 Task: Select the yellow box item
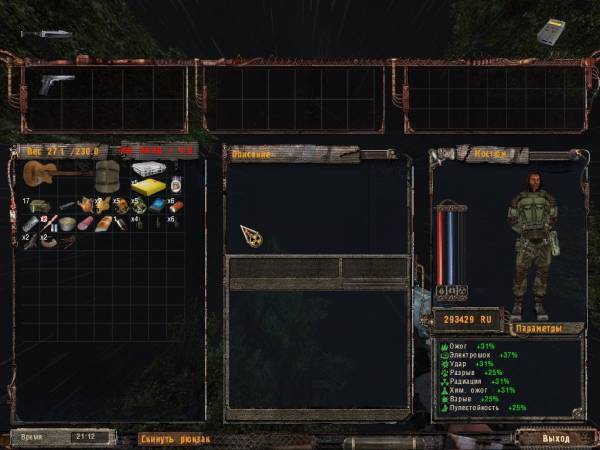click(147, 187)
